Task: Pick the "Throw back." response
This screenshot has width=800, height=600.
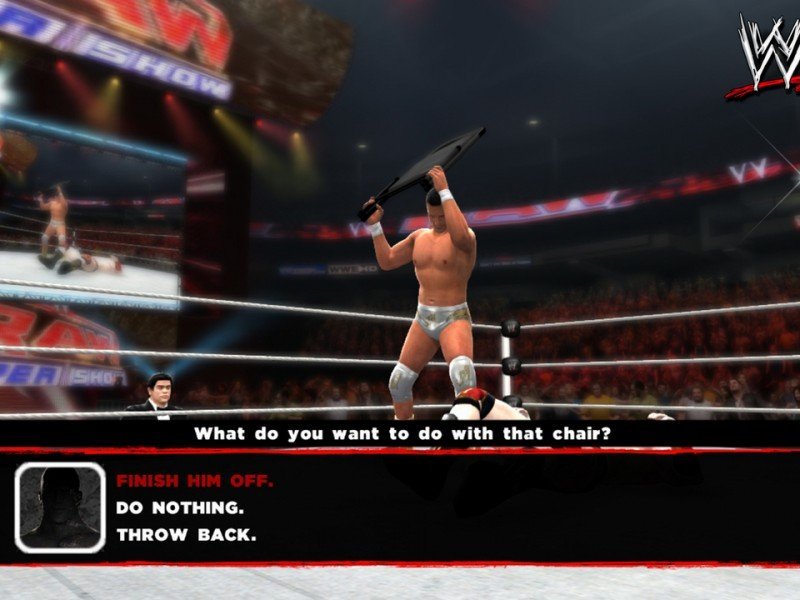Action: coord(186,535)
